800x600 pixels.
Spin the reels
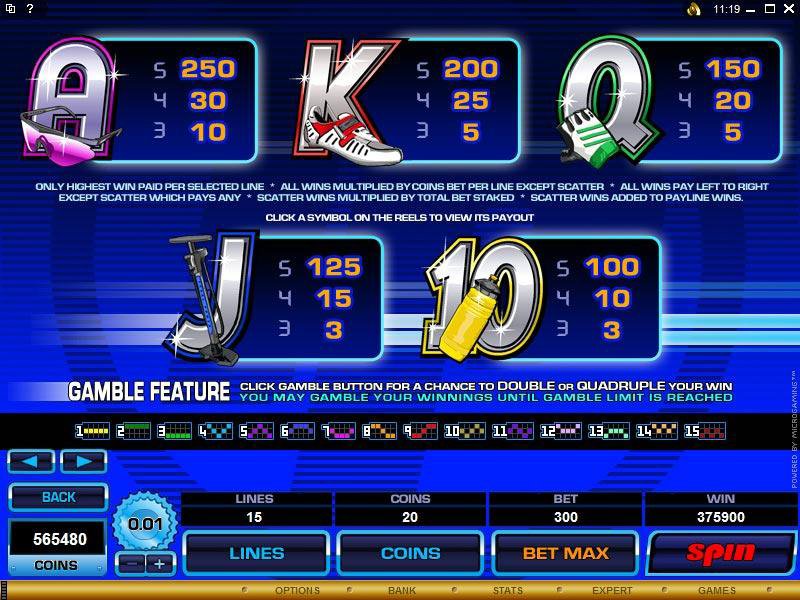tap(718, 553)
